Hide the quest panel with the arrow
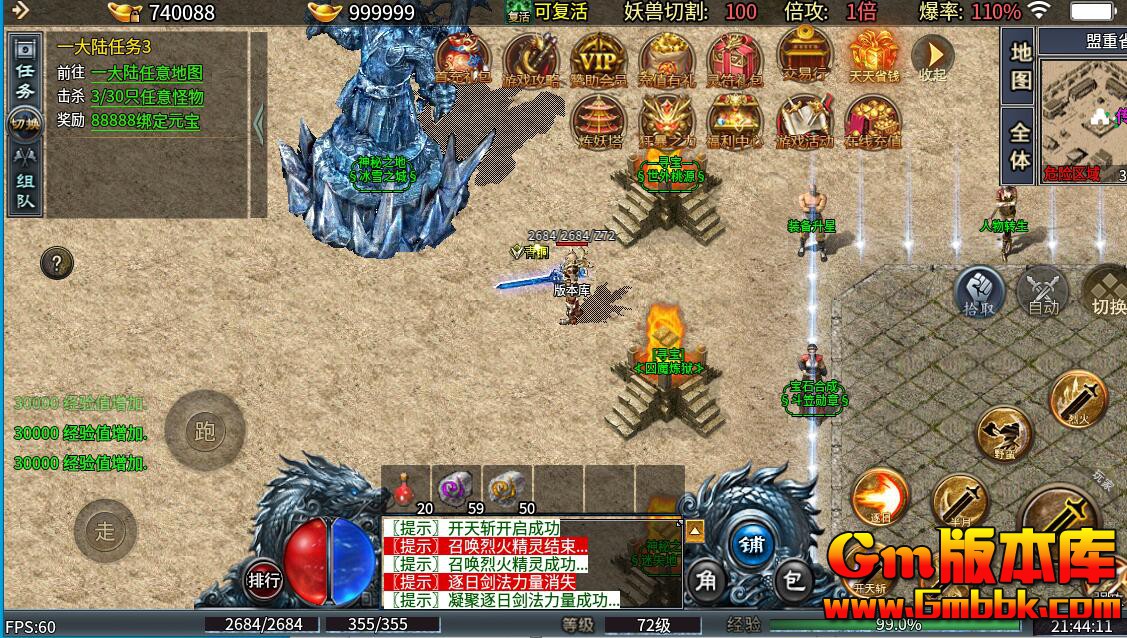The height and width of the screenshot is (638, 1127). [x=258, y=124]
